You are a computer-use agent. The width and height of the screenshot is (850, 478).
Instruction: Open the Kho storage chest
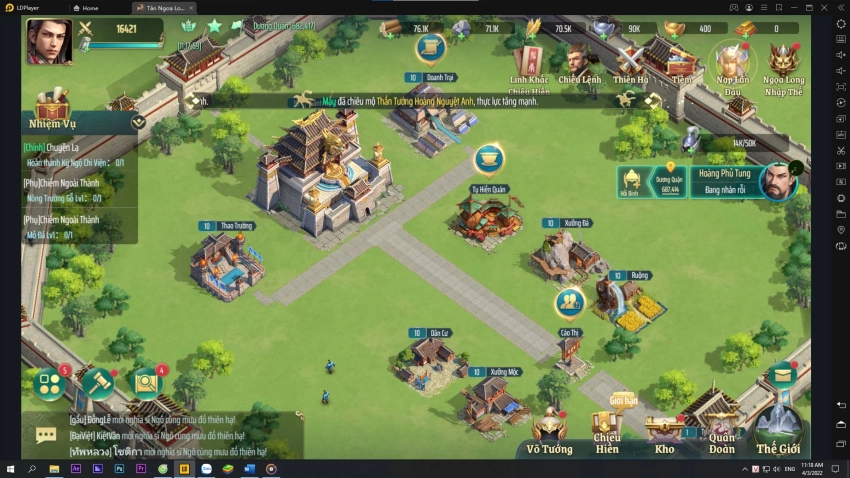[x=664, y=432]
